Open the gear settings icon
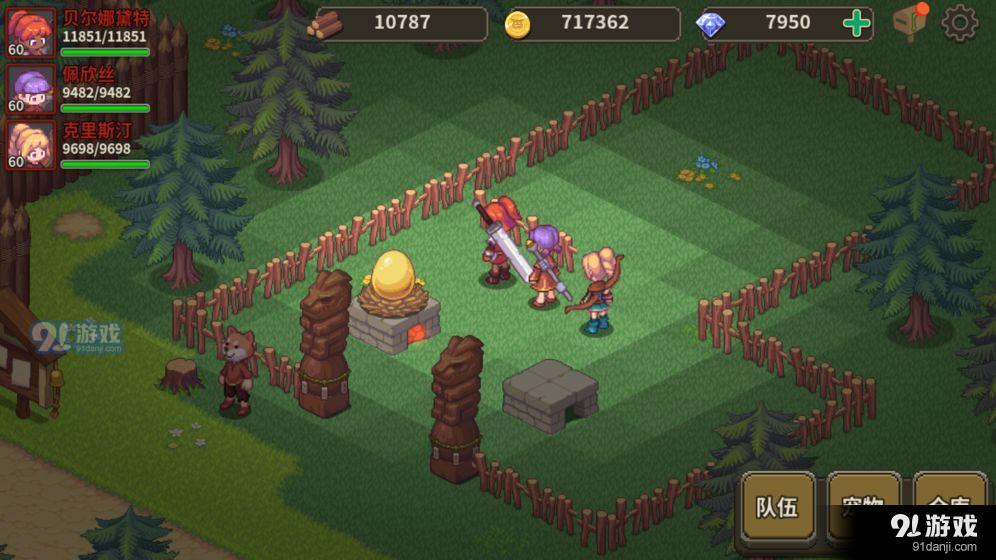The width and height of the screenshot is (996, 560). tap(959, 23)
